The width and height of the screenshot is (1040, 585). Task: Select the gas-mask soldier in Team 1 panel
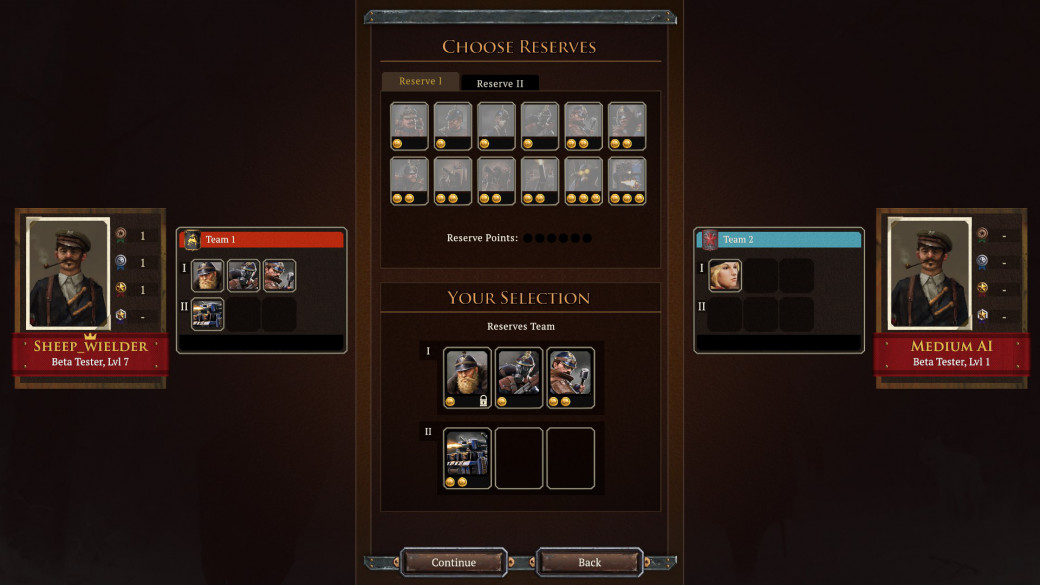244,276
